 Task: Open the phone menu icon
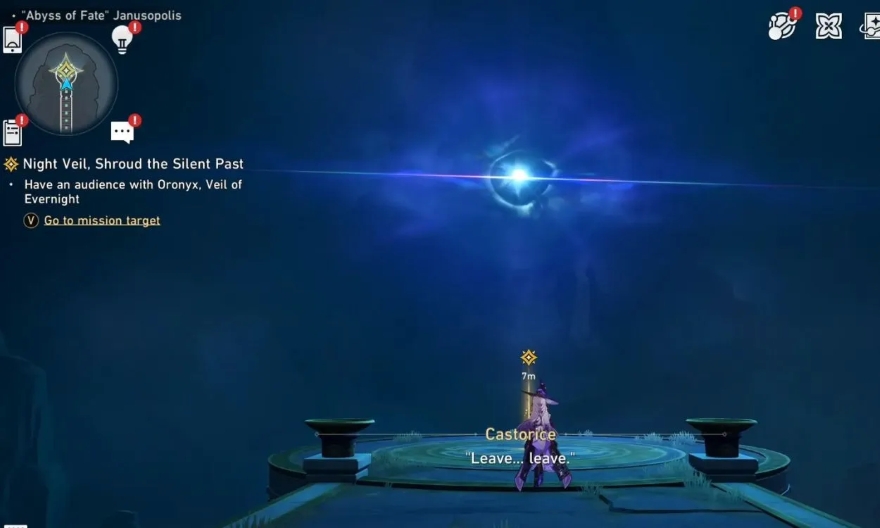(13, 40)
